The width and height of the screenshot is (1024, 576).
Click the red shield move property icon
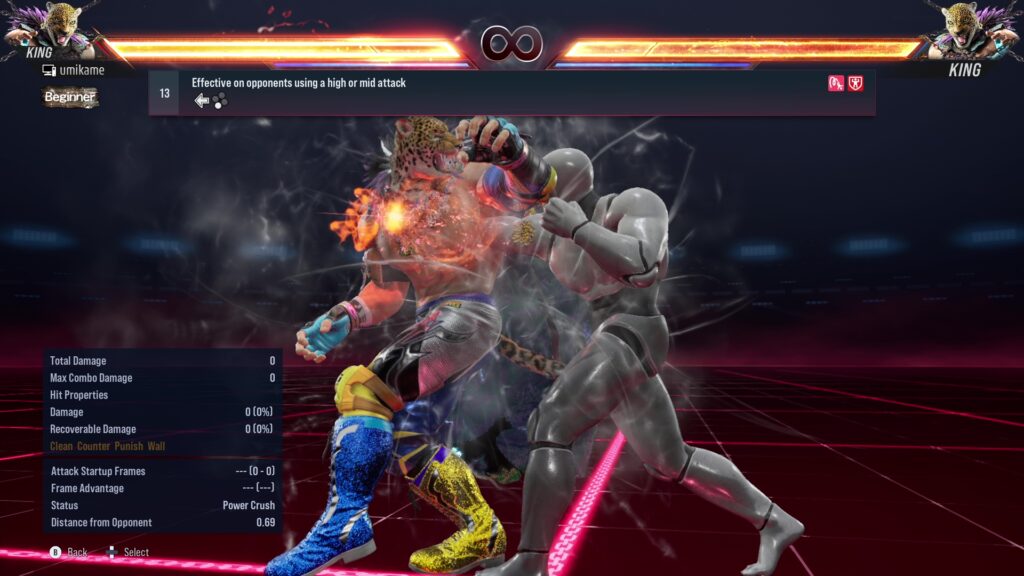click(x=856, y=84)
